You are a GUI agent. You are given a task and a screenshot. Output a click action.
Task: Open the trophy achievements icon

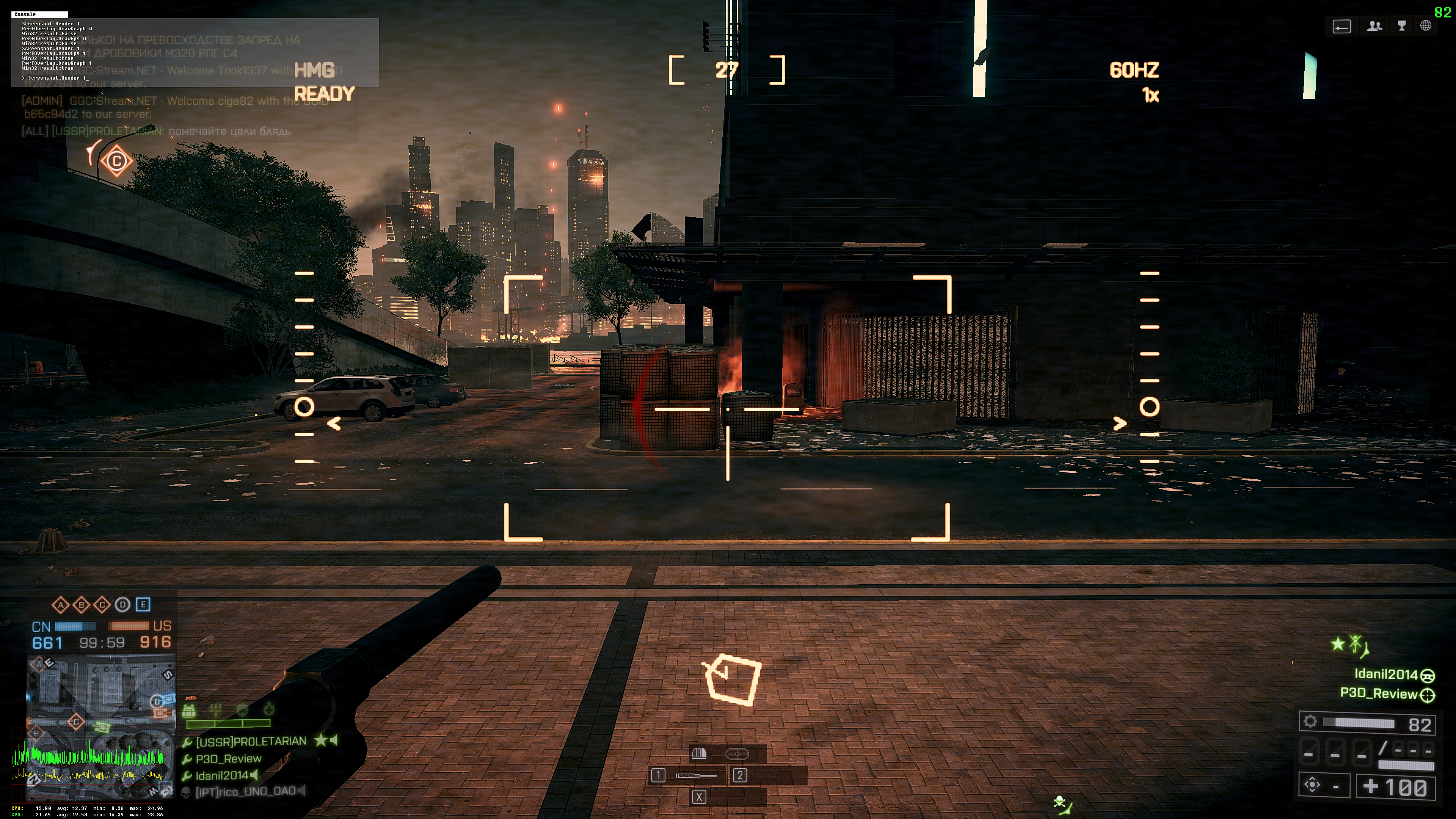click(x=1402, y=26)
